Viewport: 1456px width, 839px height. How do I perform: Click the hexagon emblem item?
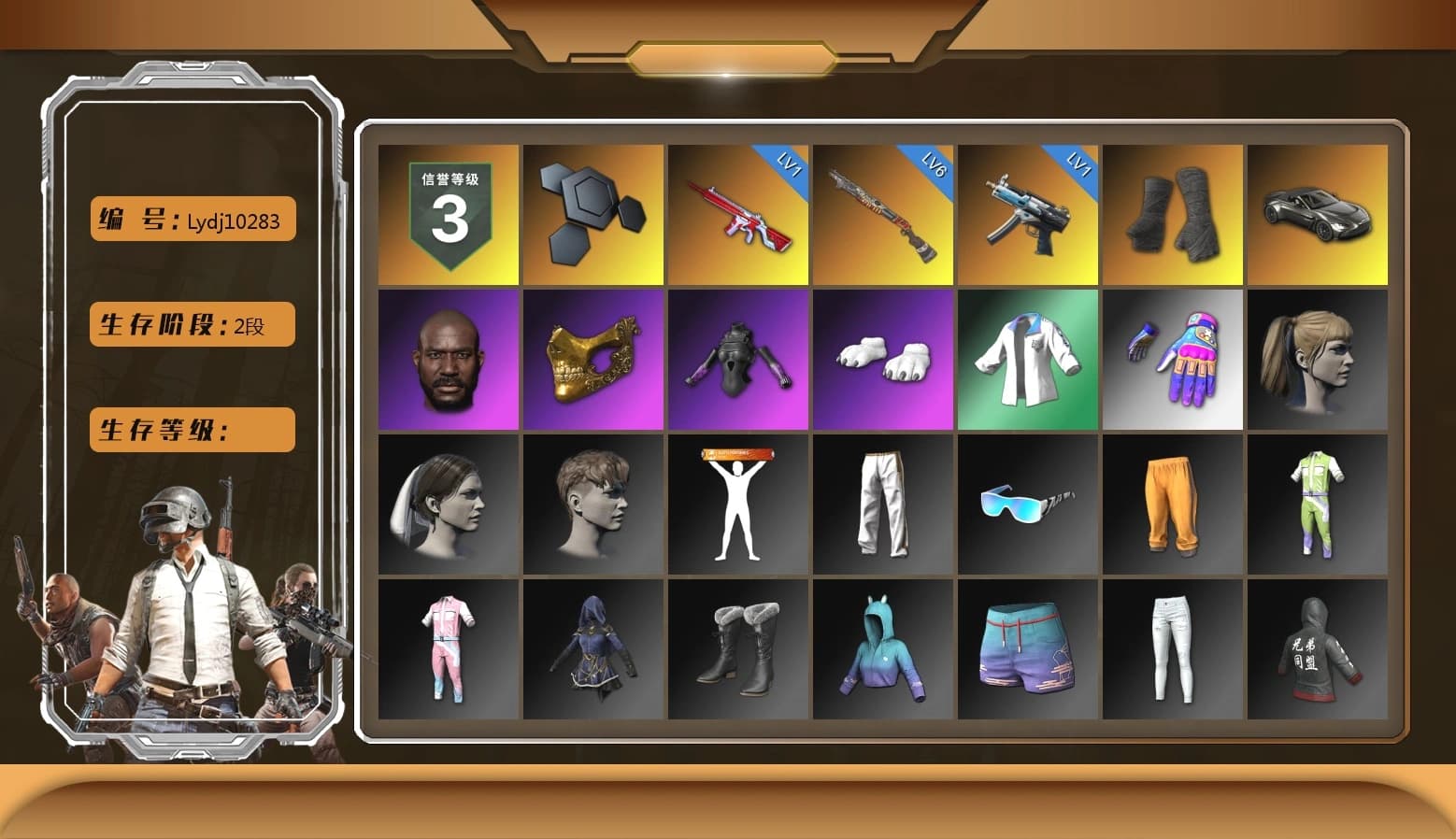(x=592, y=213)
